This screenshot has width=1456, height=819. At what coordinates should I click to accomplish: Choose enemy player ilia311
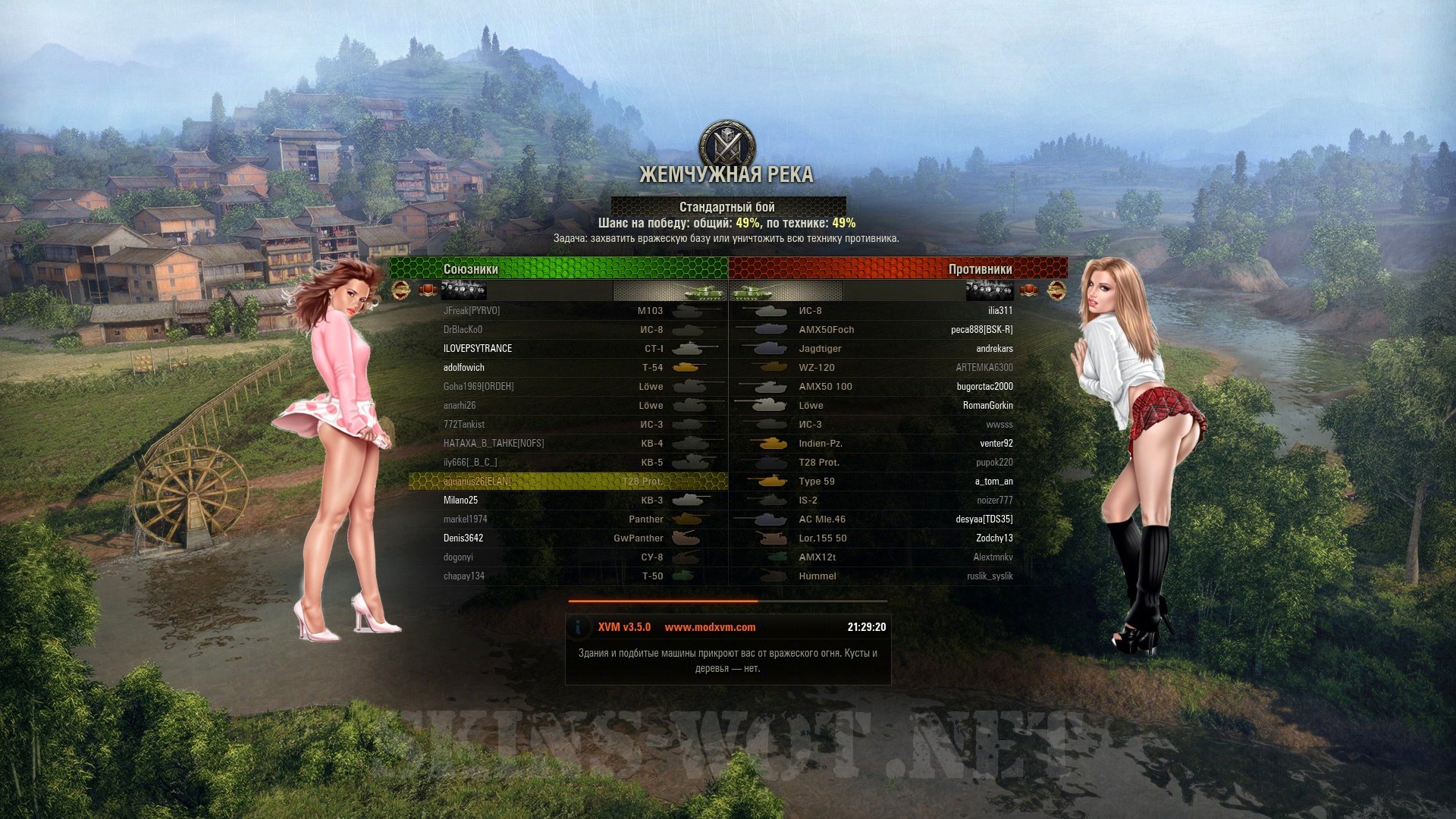999,310
